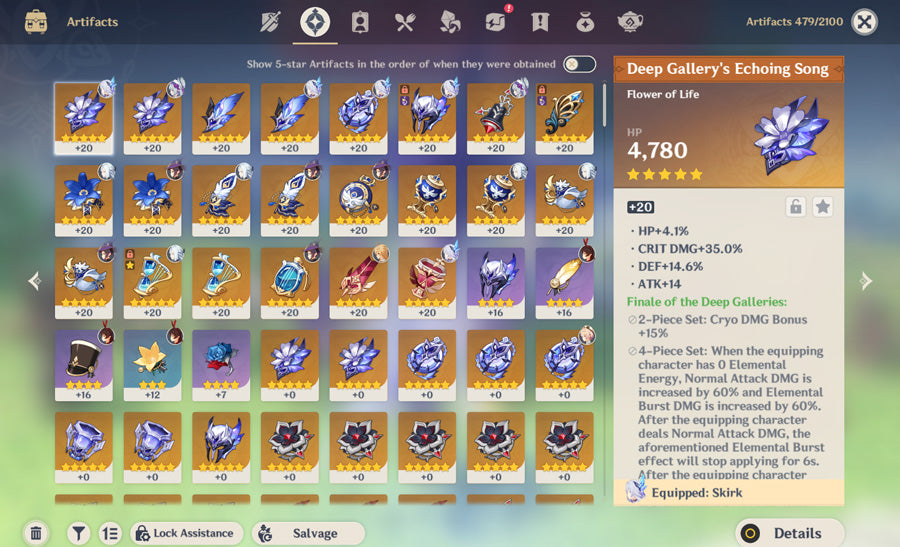Switch to the Weapons tab
900x547 pixels.
coord(270,22)
